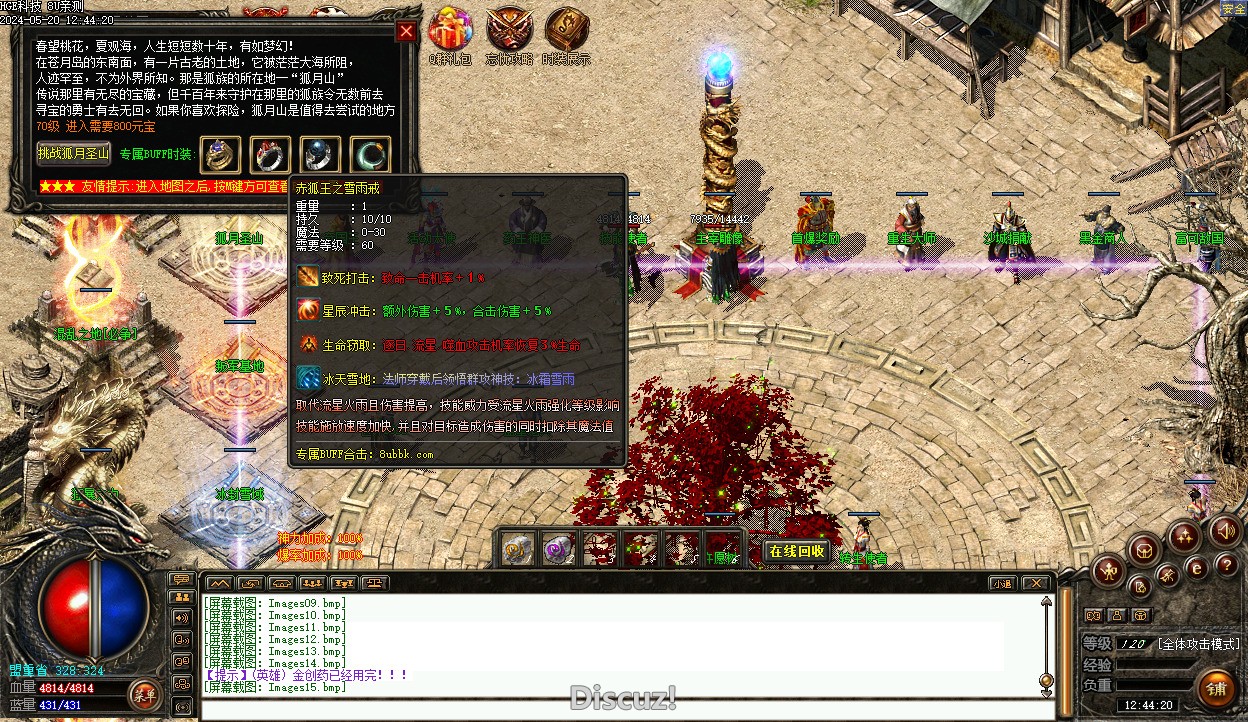Image resolution: width=1248 pixels, height=722 pixels.
Task: Open the character warrior round button
Action: [x=1108, y=572]
